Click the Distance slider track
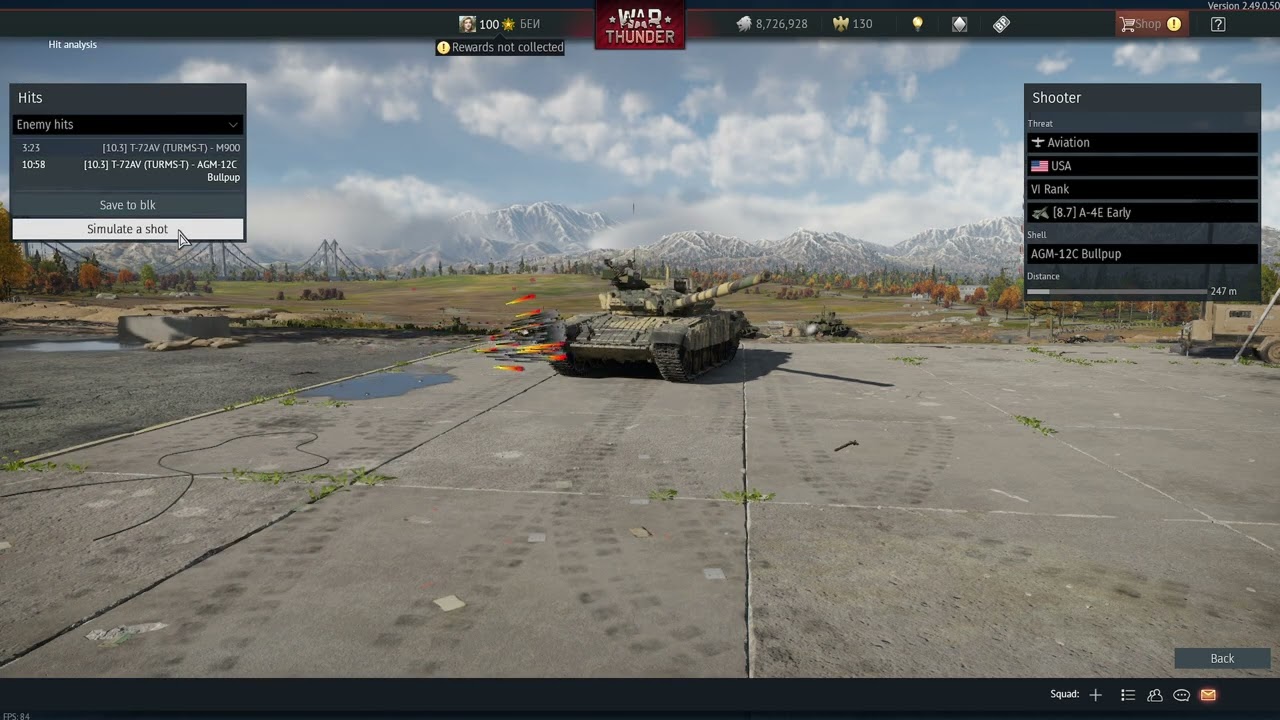 pos(1117,292)
